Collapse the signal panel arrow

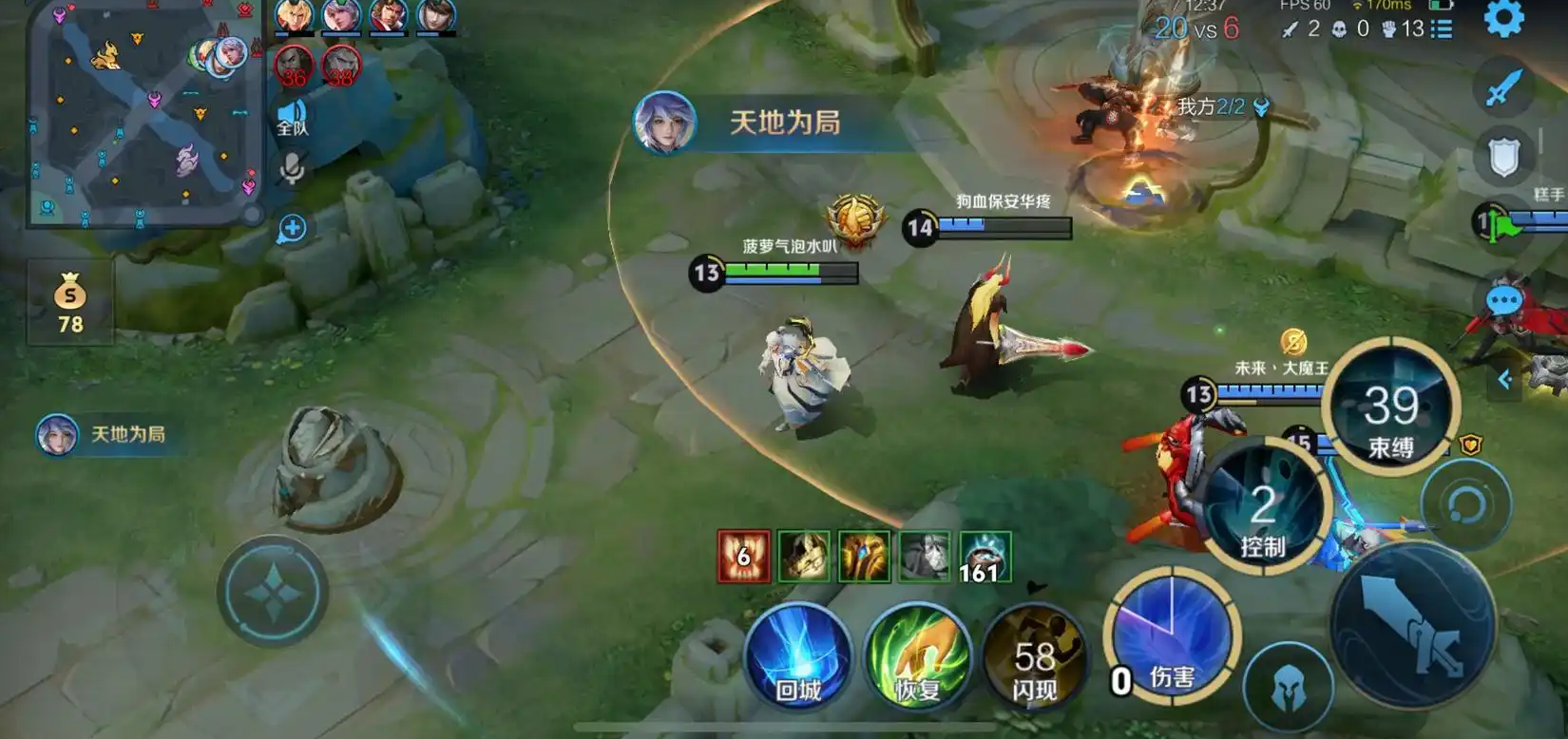[1504, 378]
